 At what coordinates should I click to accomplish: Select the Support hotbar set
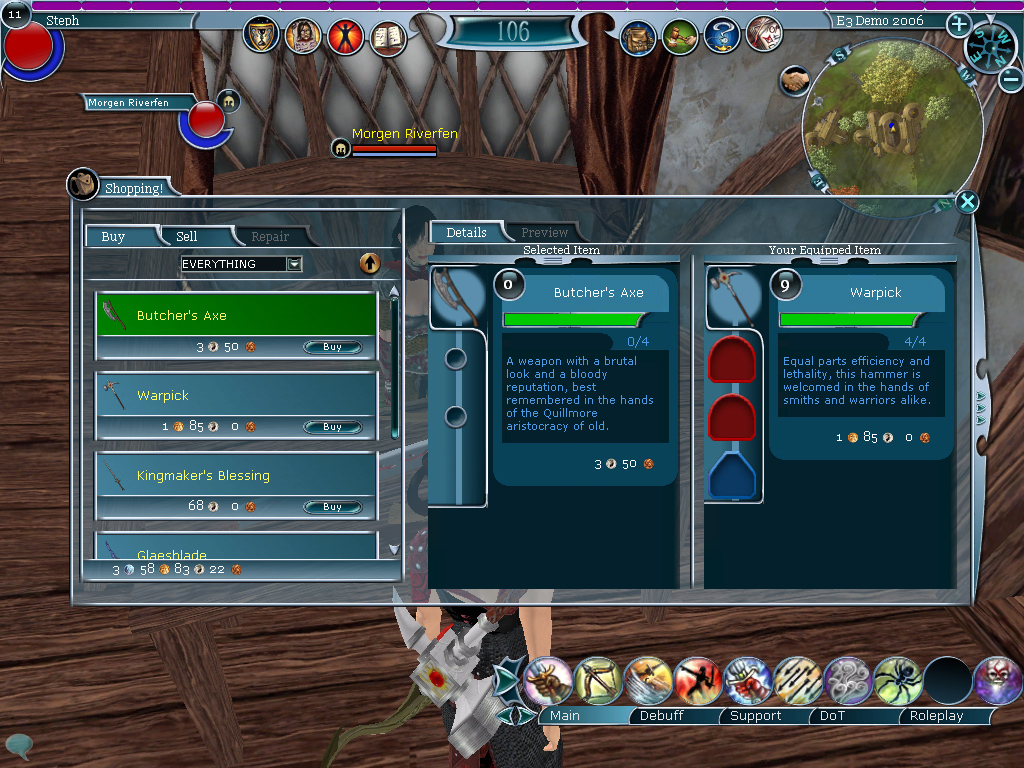click(755, 716)
